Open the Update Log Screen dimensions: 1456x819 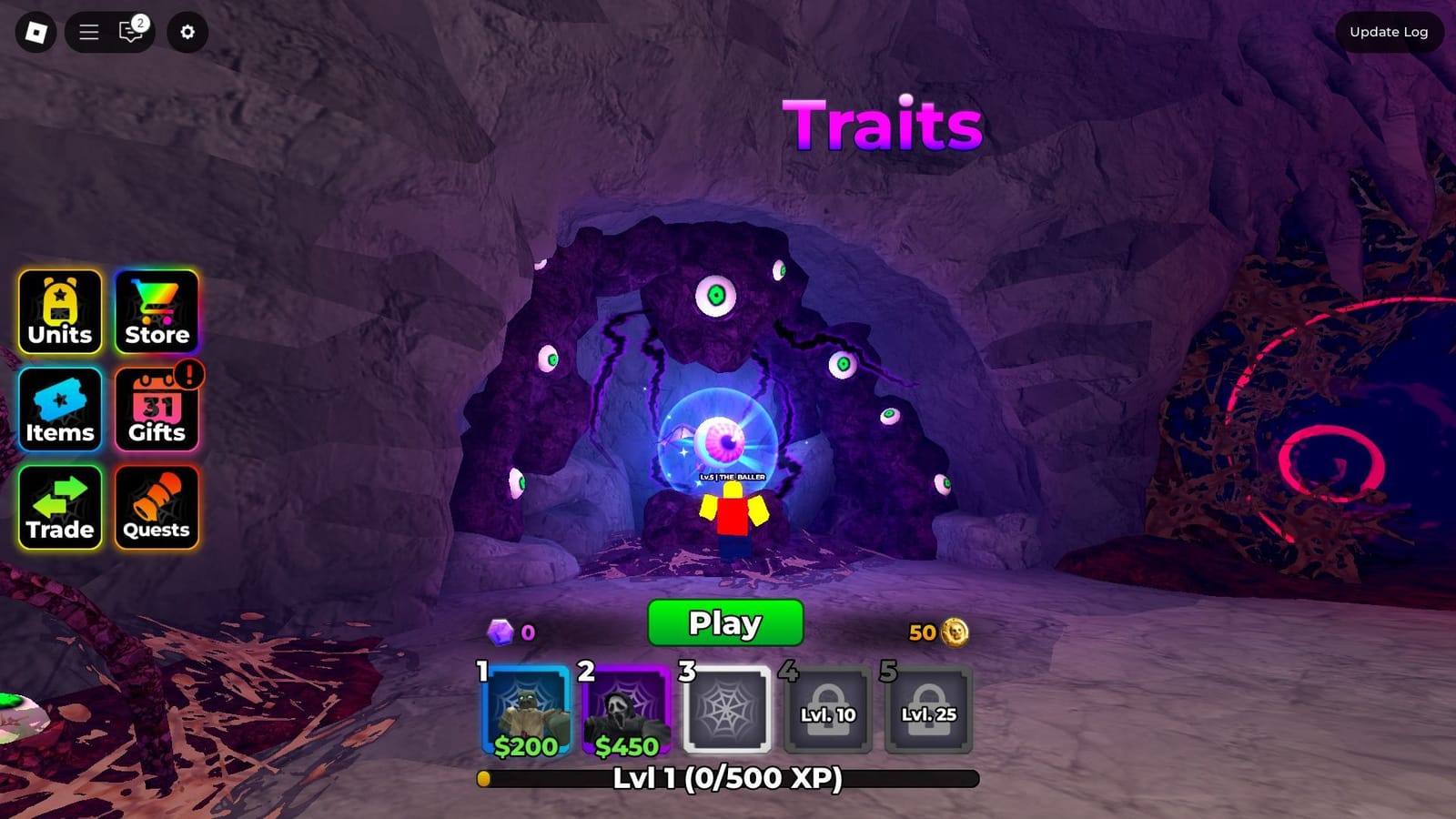tap(1389, 31)
